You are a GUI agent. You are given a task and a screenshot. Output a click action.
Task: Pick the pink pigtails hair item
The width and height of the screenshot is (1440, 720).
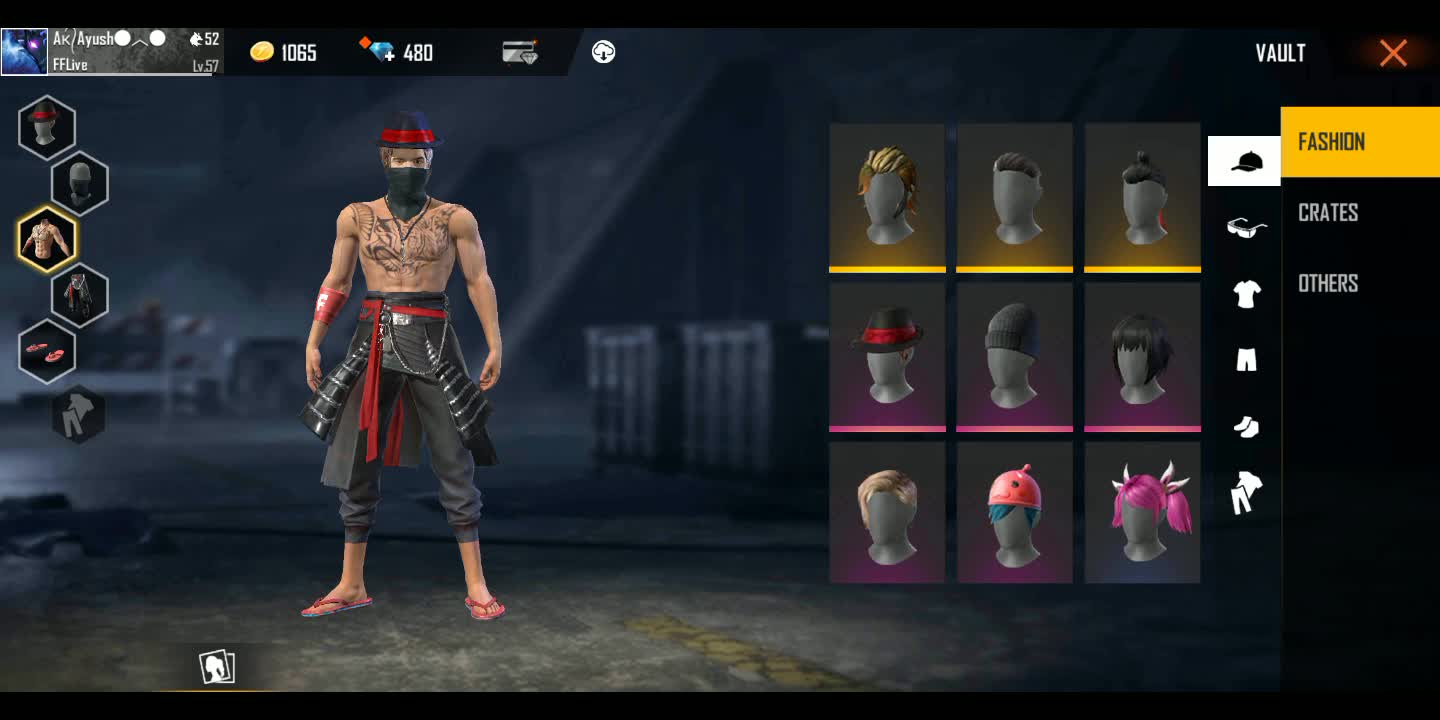[1142, 512]
